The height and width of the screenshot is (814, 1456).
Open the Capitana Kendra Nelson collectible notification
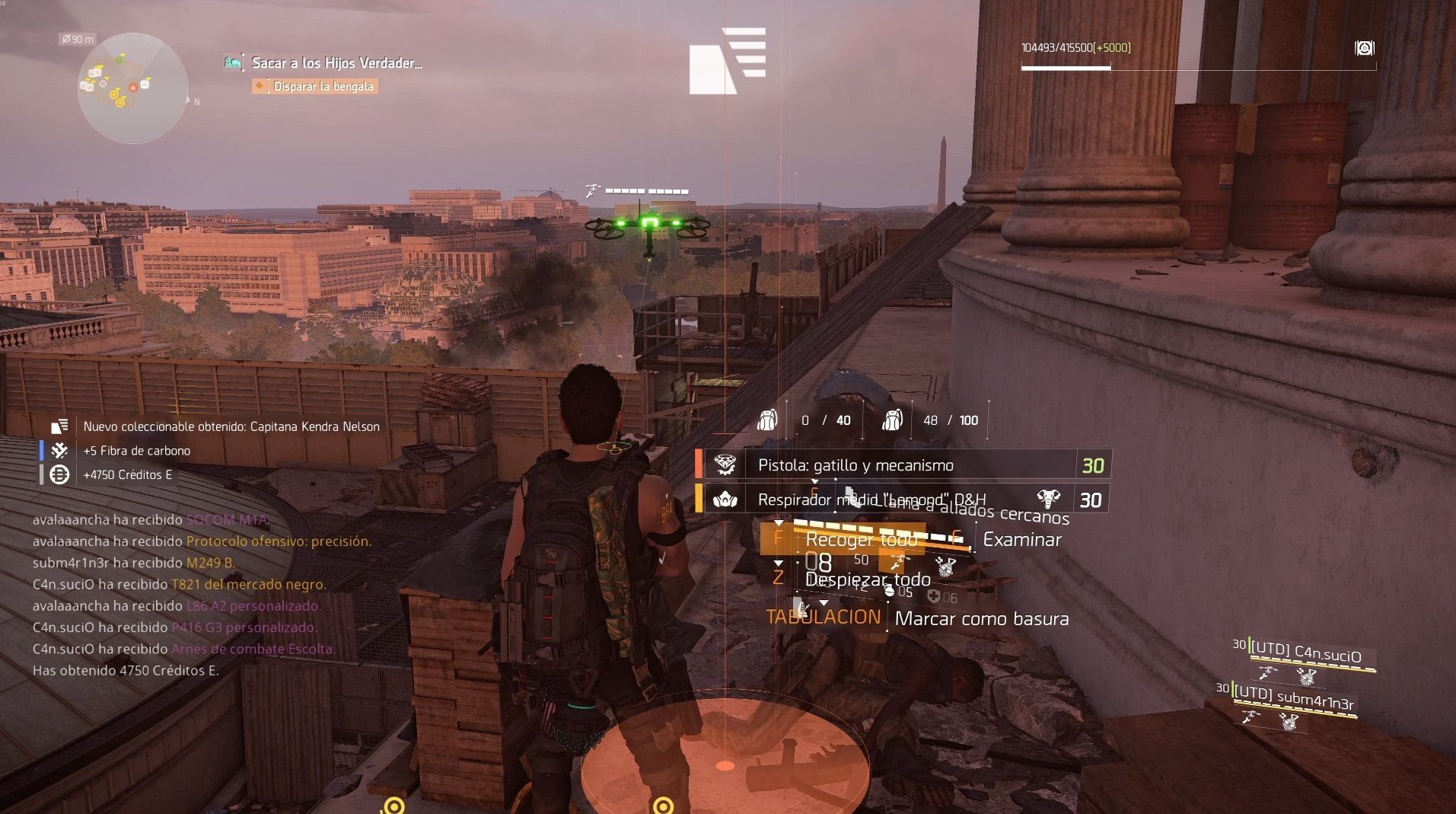click(231, 426)
